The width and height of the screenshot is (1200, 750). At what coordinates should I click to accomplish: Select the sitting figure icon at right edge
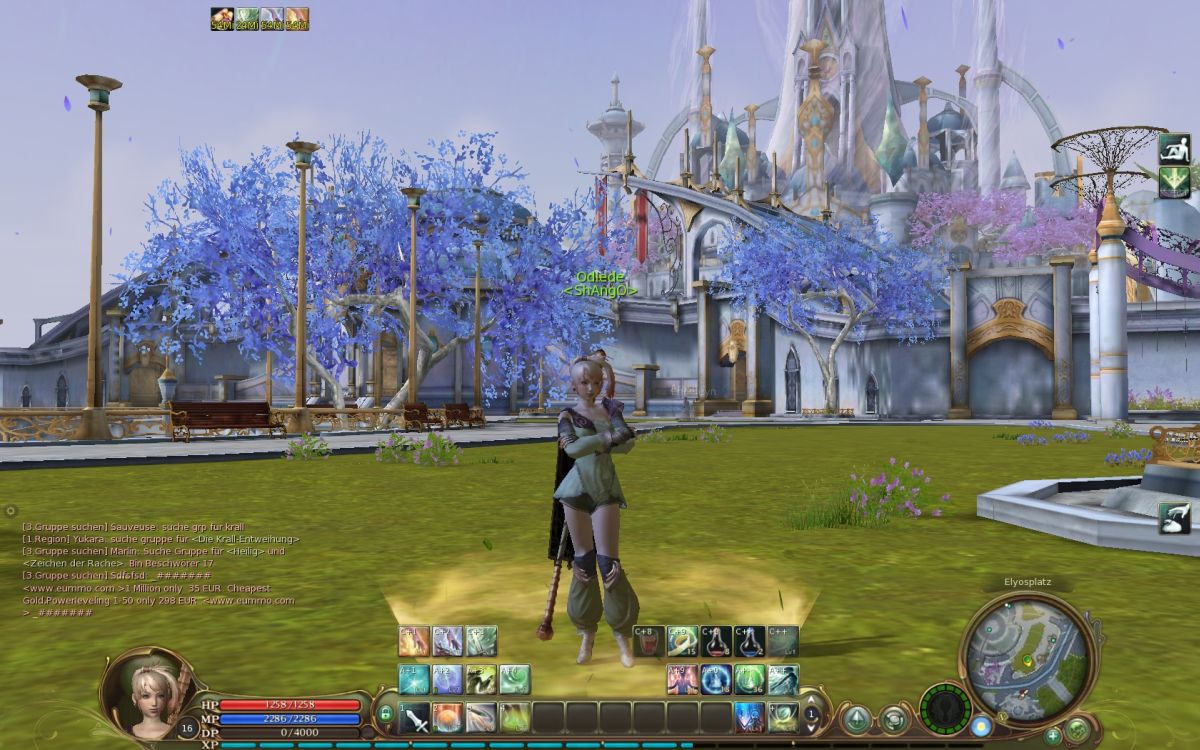1174,149
